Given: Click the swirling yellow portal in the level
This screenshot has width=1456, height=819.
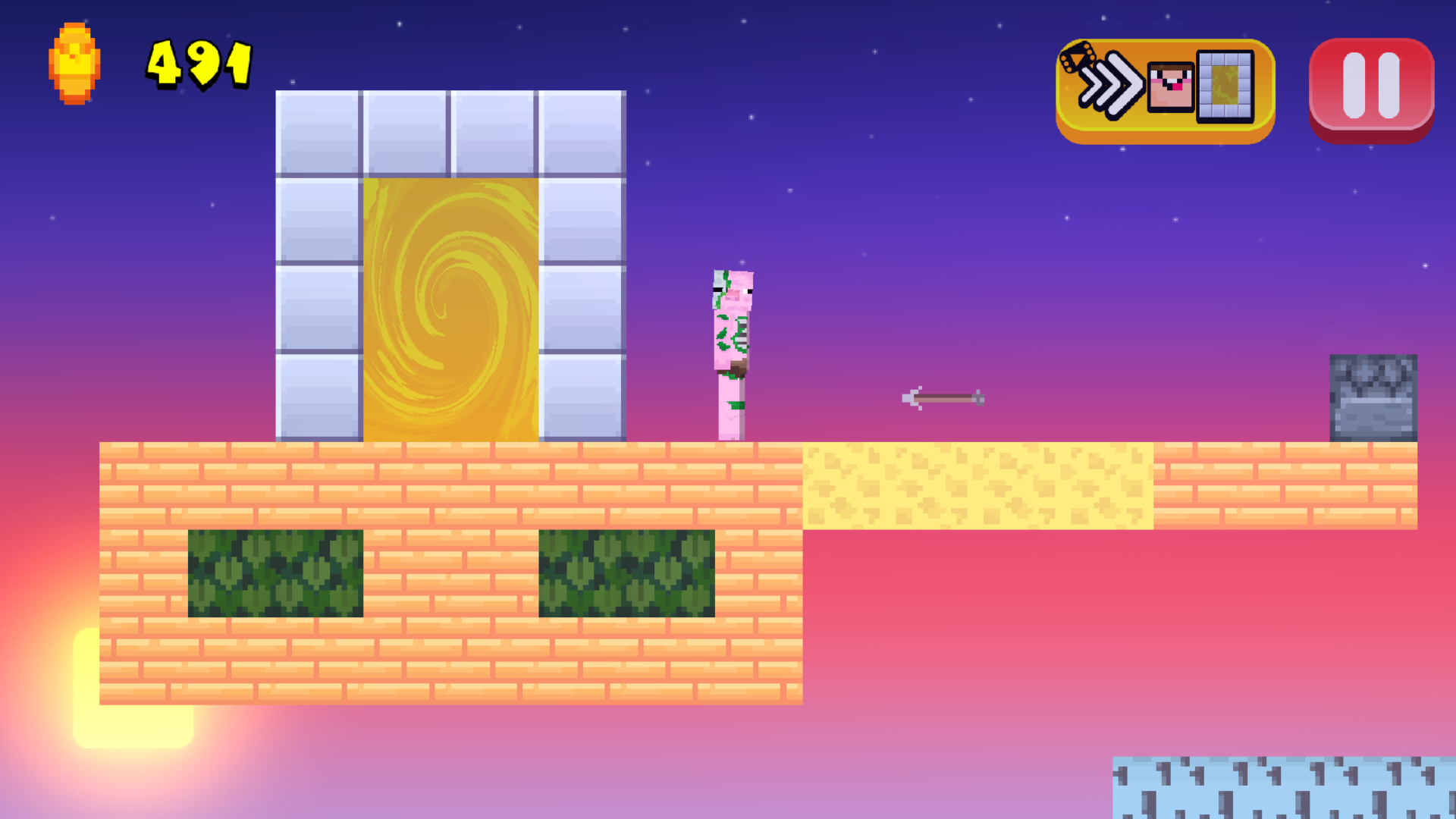Looking at the screenshot, I should tap(451, 303).
